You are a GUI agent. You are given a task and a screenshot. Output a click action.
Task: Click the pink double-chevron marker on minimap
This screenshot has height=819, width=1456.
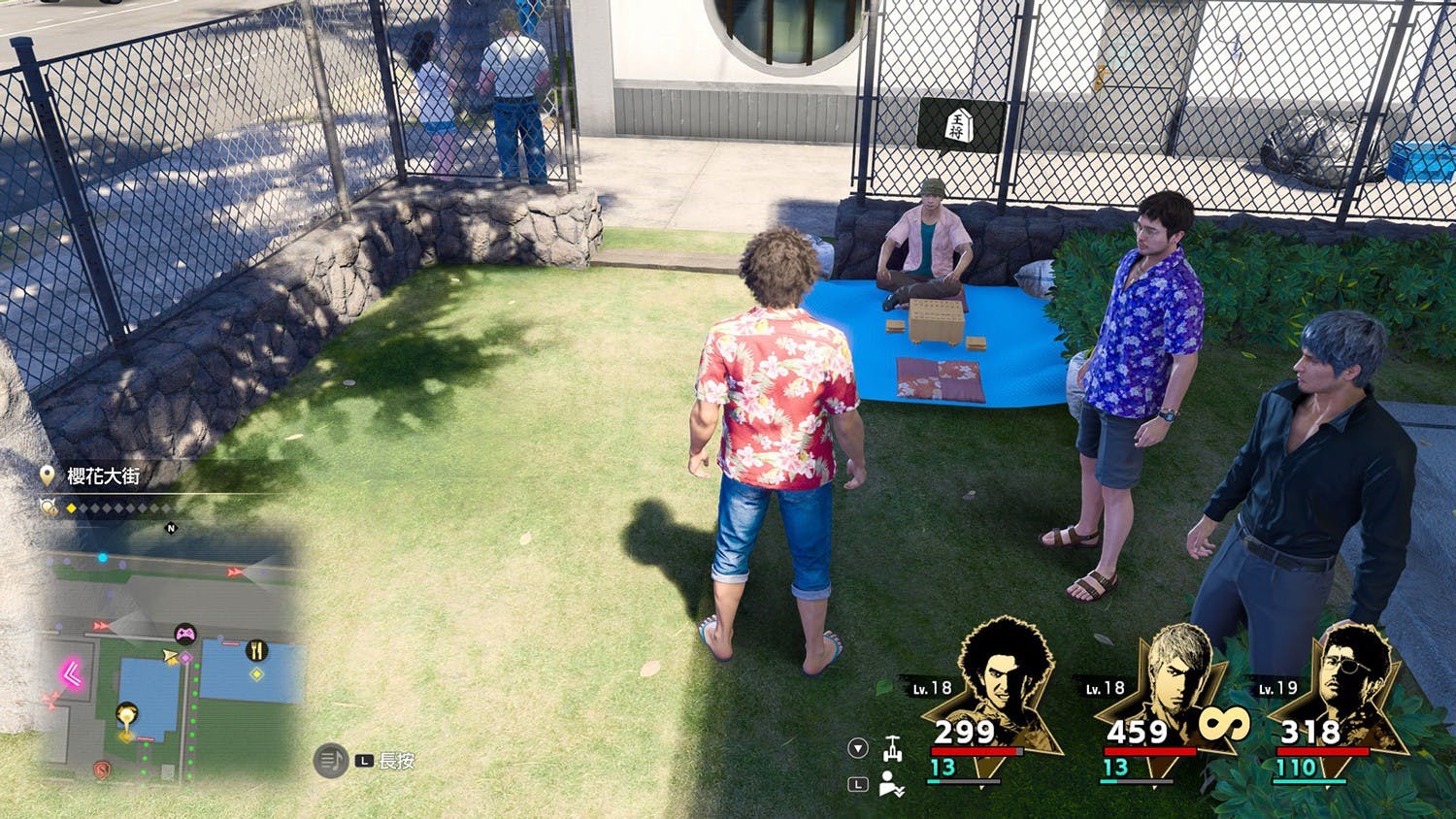[71, 672]
